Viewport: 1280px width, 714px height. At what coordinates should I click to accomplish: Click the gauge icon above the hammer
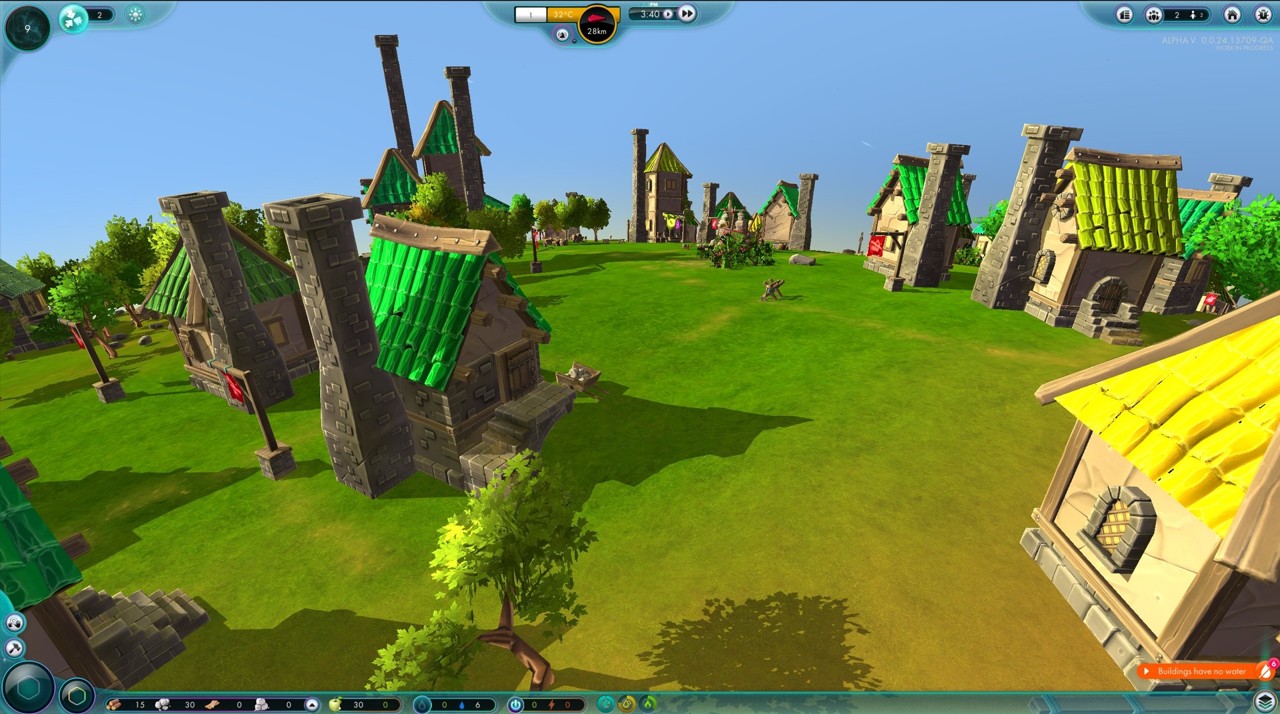(x=14, y=623)
